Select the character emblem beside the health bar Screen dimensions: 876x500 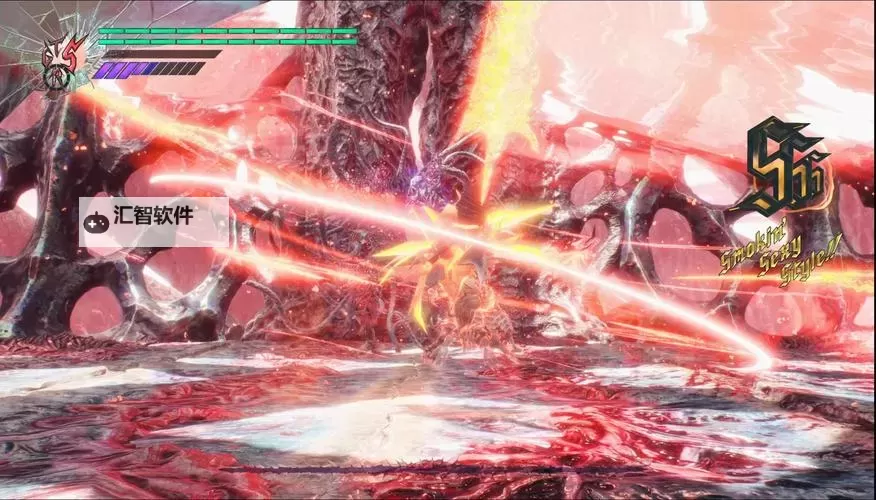(x=62, y=60)
